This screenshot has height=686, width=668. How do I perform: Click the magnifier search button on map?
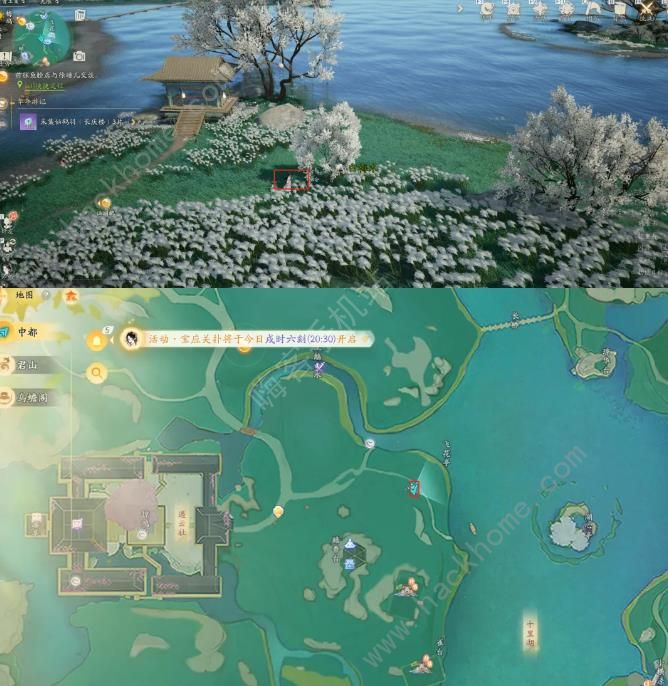(97, 373)
